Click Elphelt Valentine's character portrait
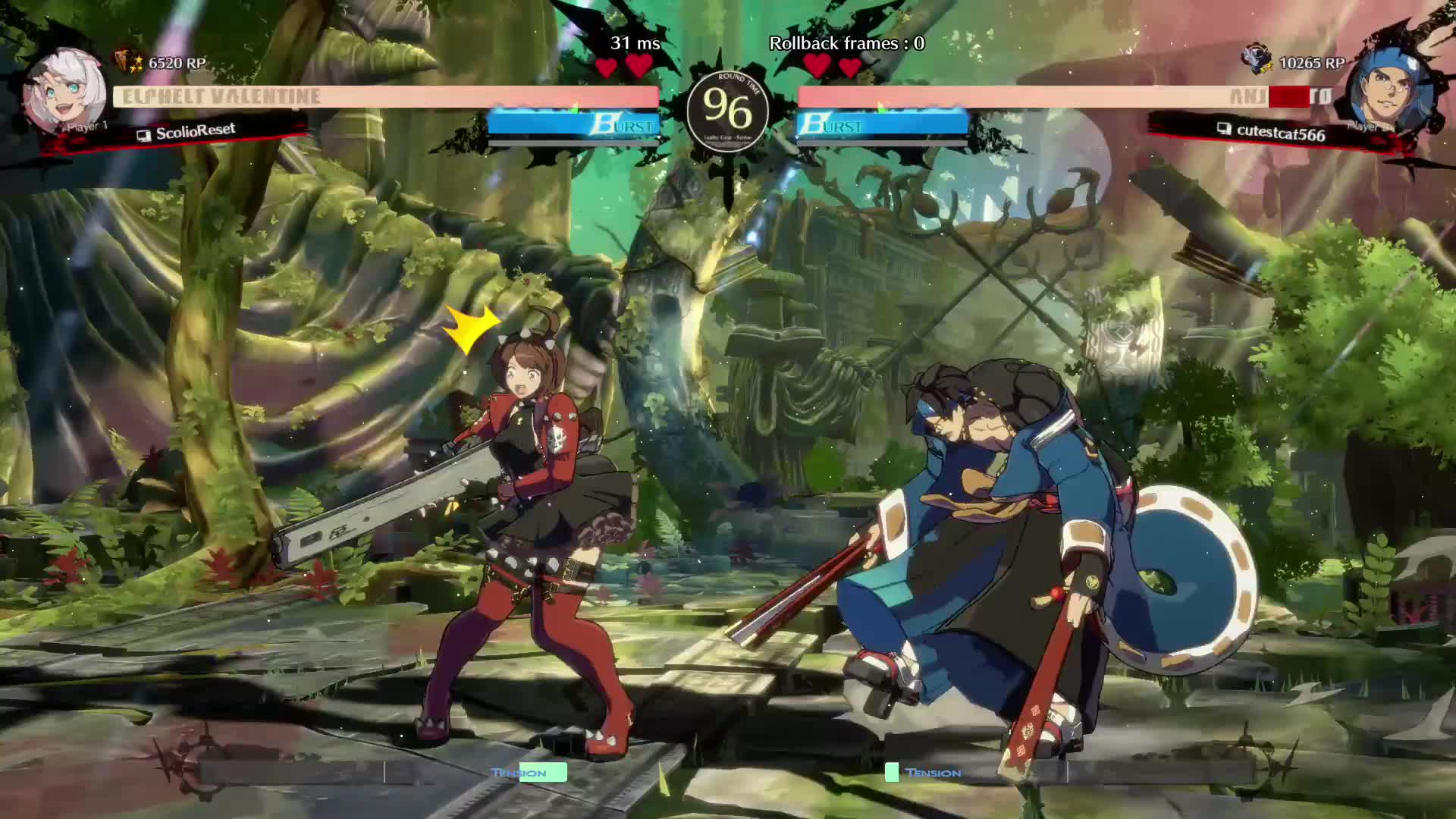Image resolution: width=1456 pixels, height=819 pixels. click(x=64, y=91)
